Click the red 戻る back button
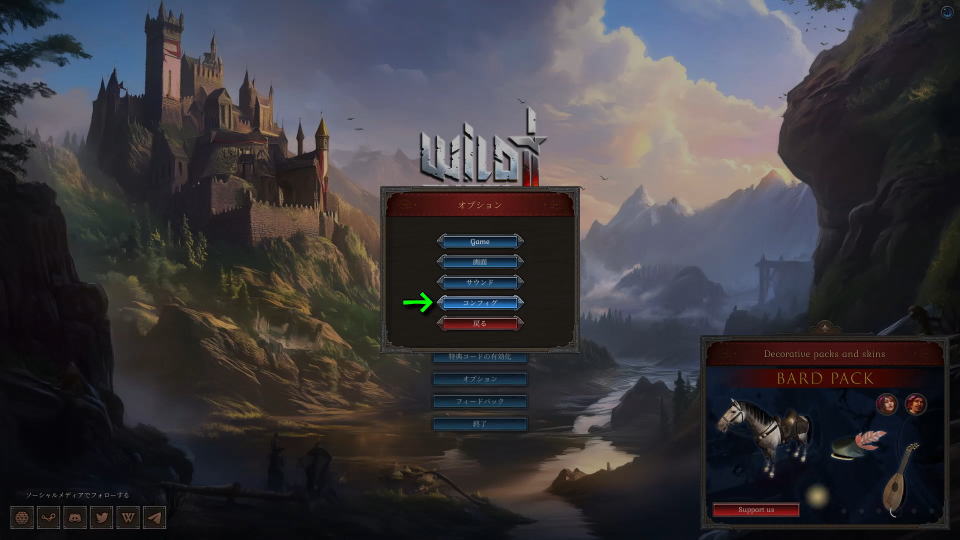The width and height of the screenshot is (960, 540). [x=479, y=323]
